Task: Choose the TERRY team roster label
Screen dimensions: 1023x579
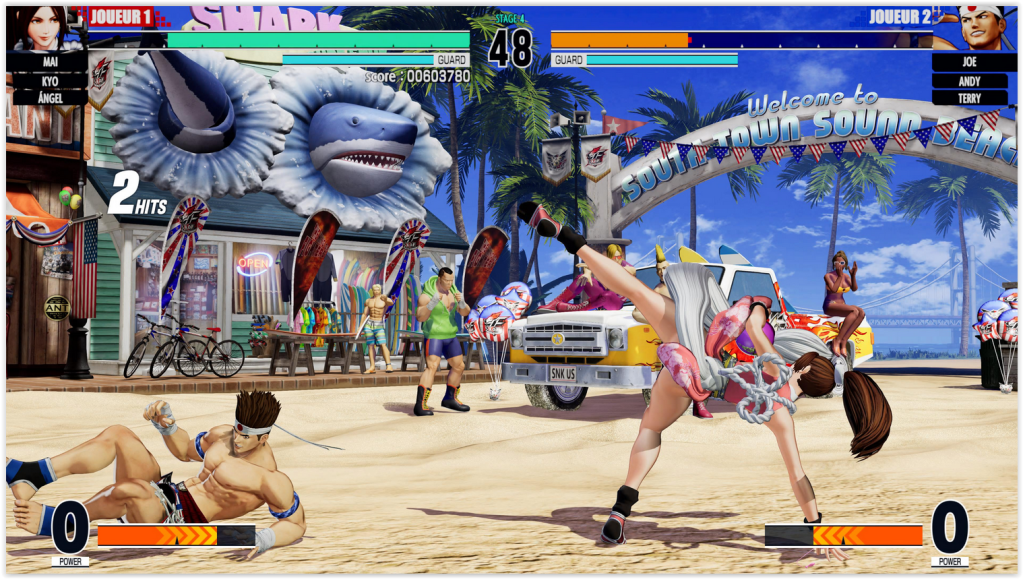Action: click(969, 97)
